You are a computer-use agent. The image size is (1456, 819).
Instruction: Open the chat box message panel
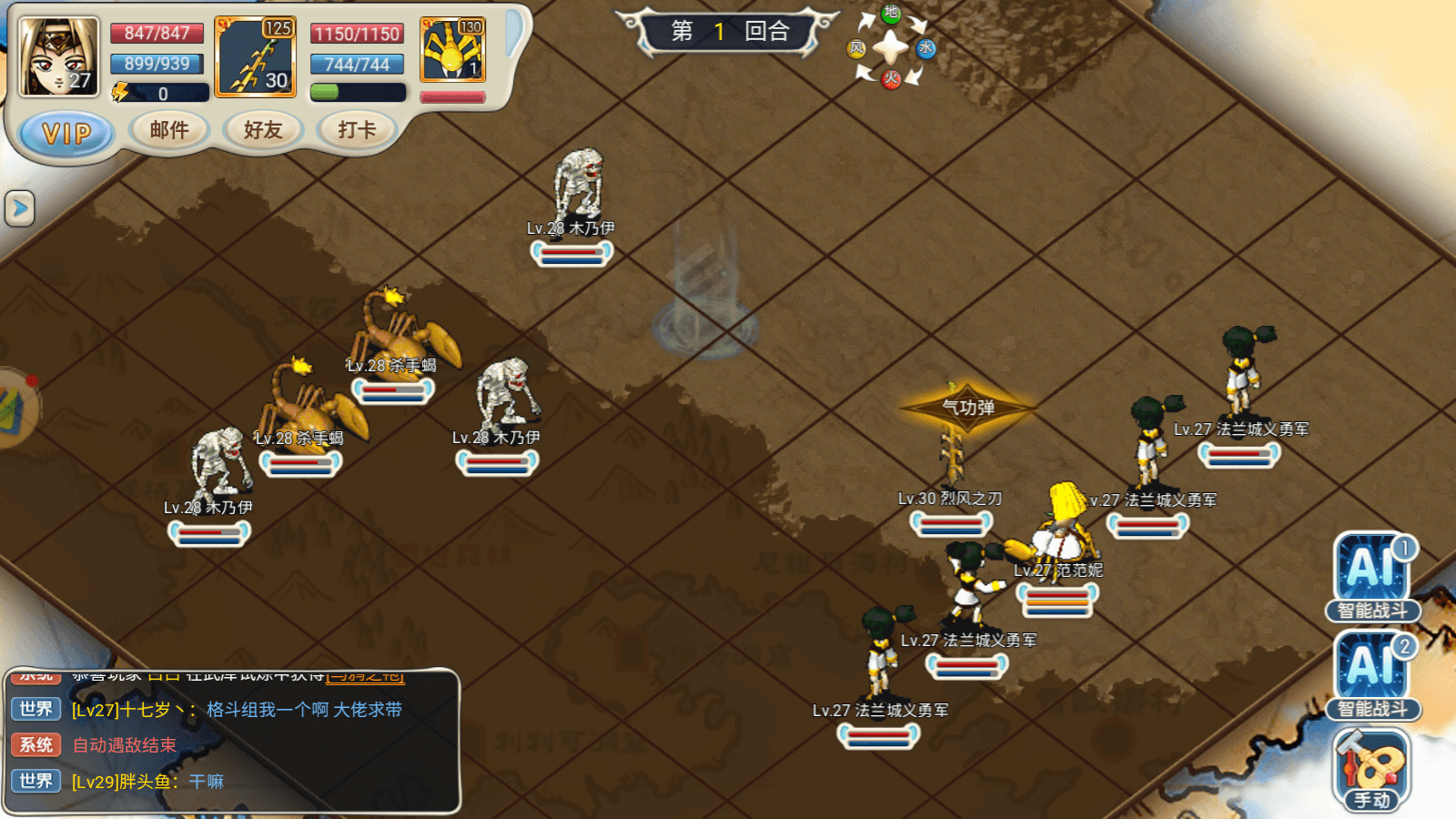click(x=232, y=742)
